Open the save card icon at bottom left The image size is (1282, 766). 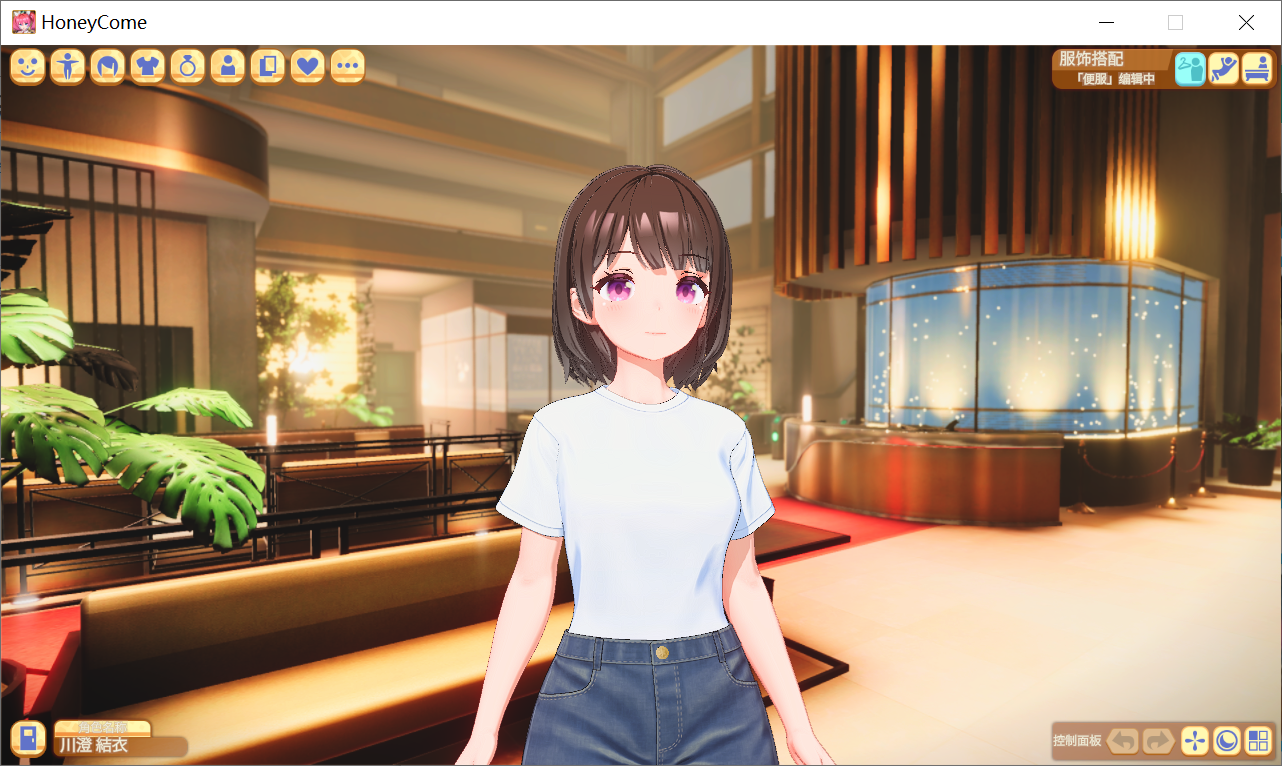(28, 738)
